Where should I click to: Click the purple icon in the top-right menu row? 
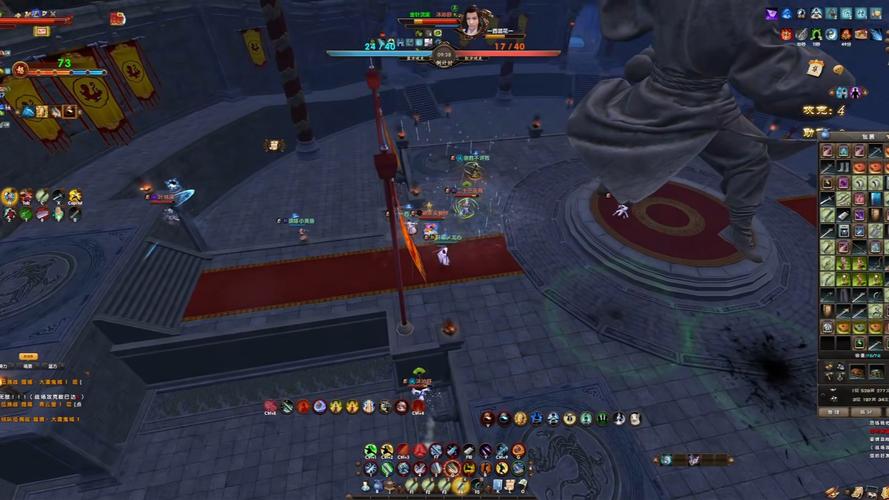(771, 13)
